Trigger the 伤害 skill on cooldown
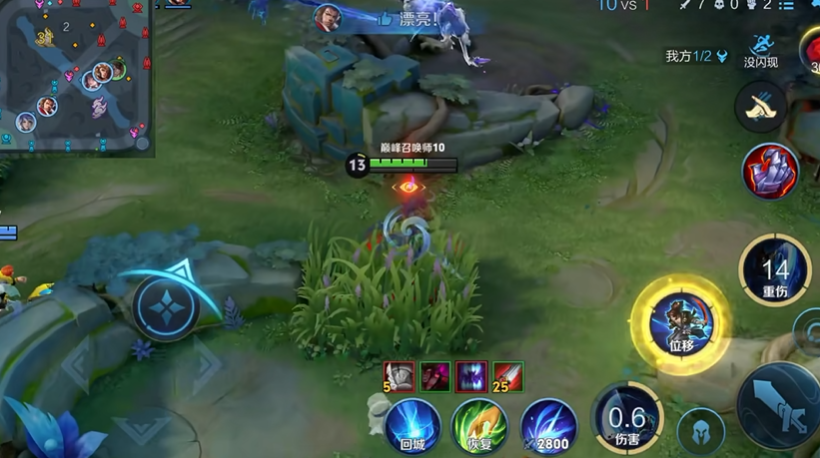Viewport: 820px width, 458px height. click(627, 418)
